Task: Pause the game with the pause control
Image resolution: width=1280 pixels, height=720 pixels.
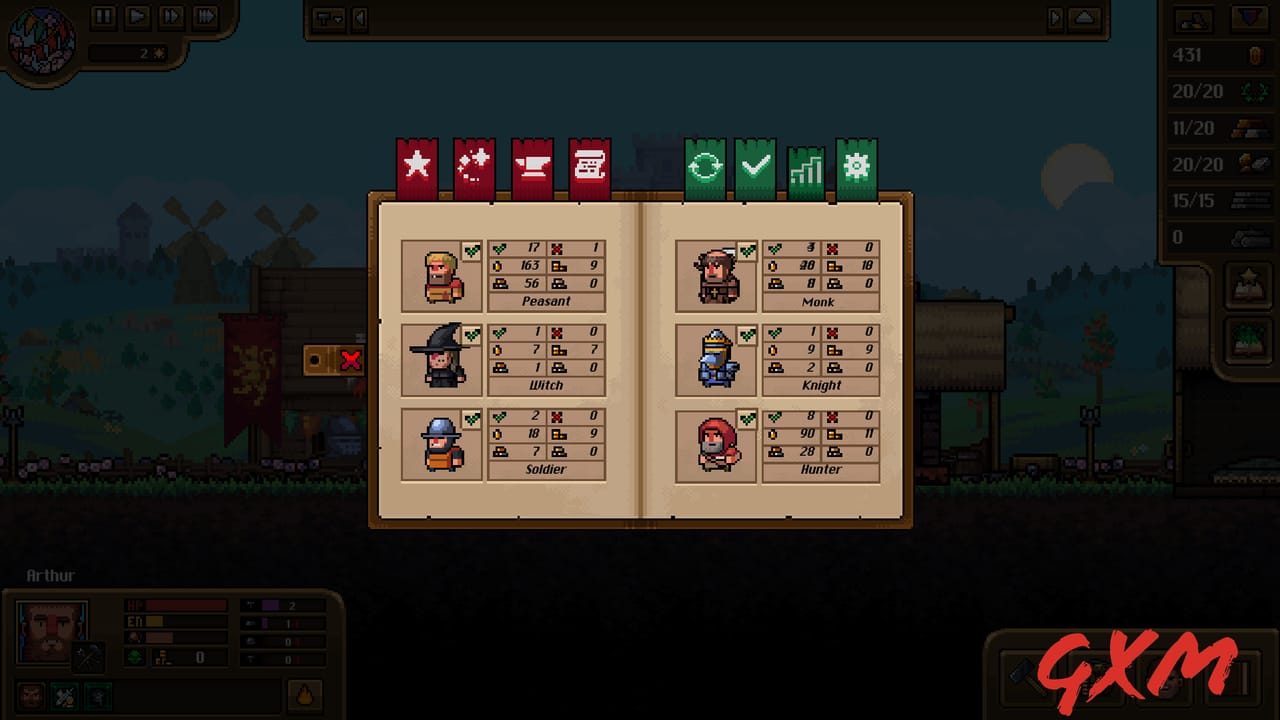Action: click(x=103, y=16)
